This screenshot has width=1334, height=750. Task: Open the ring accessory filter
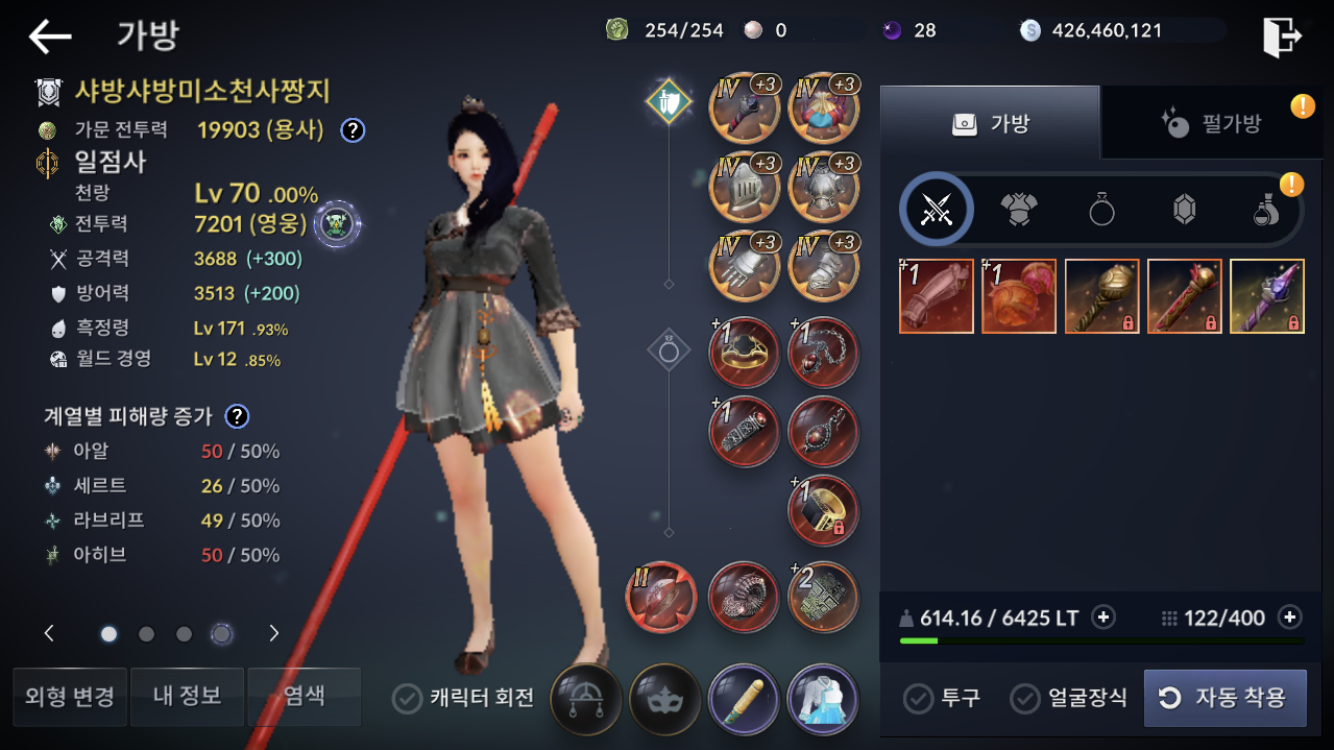1101,209
